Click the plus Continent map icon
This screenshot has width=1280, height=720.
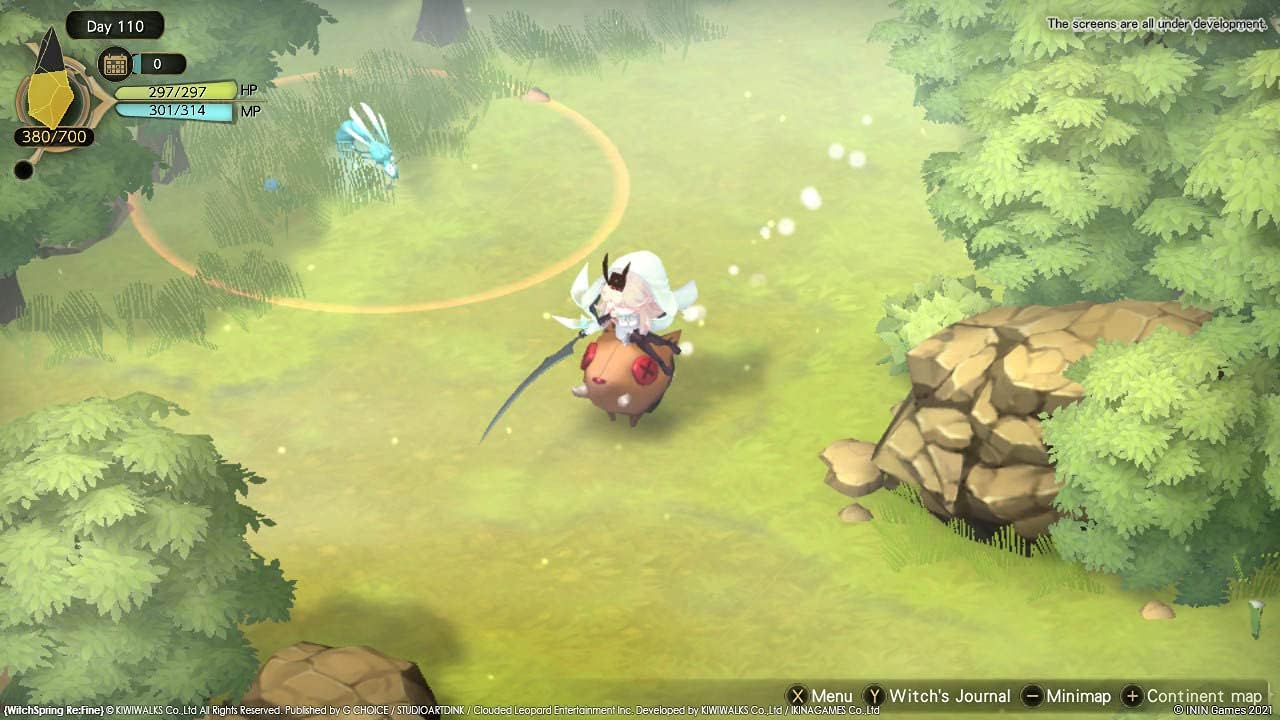[x=1133, y=695]
